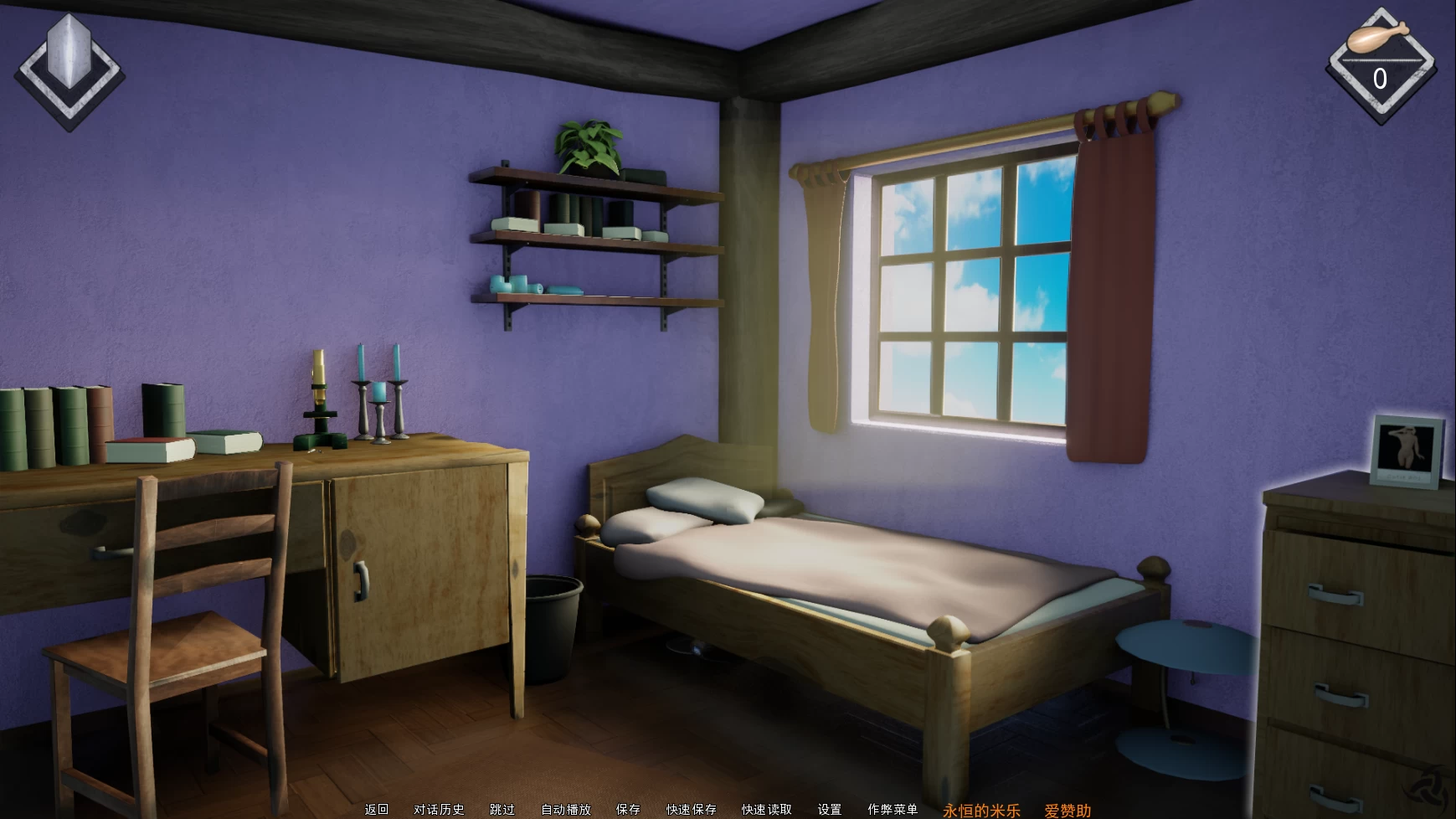Click the 永恒的米乐 orange link
Screen dimensions: 1456x819
982,810
